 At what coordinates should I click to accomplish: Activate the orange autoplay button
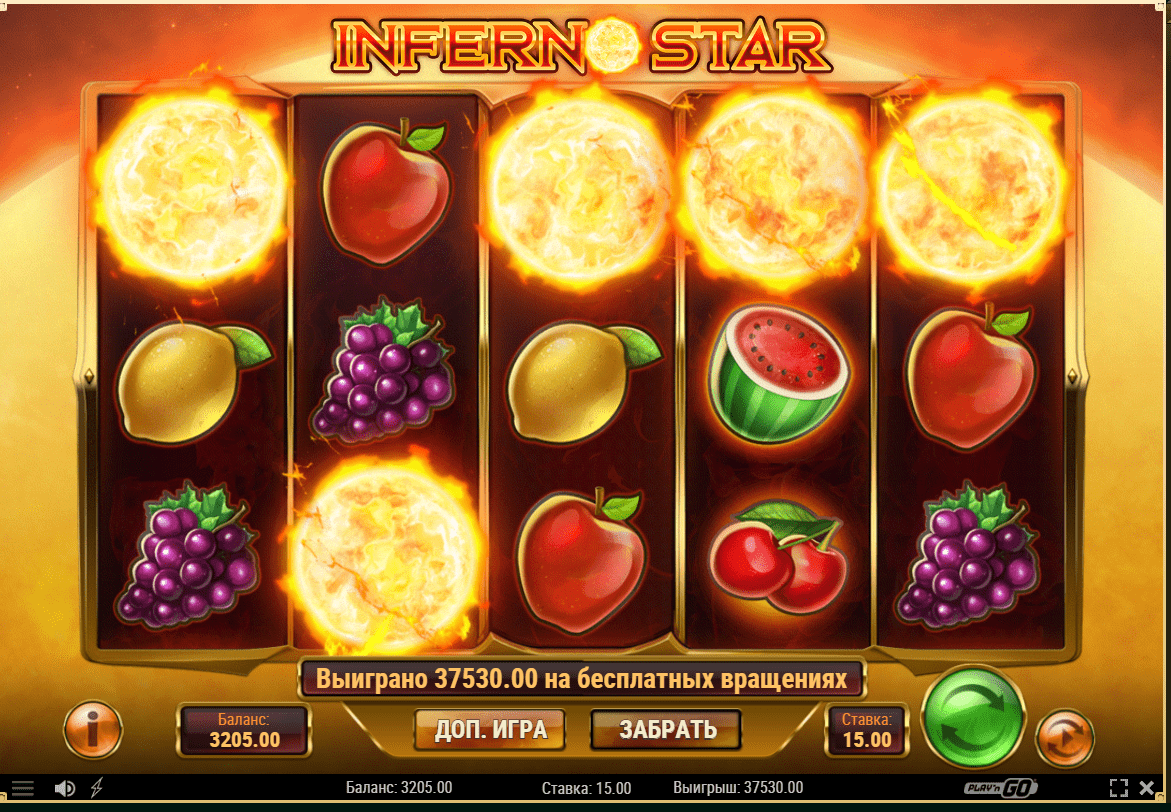click(1063, 739)
